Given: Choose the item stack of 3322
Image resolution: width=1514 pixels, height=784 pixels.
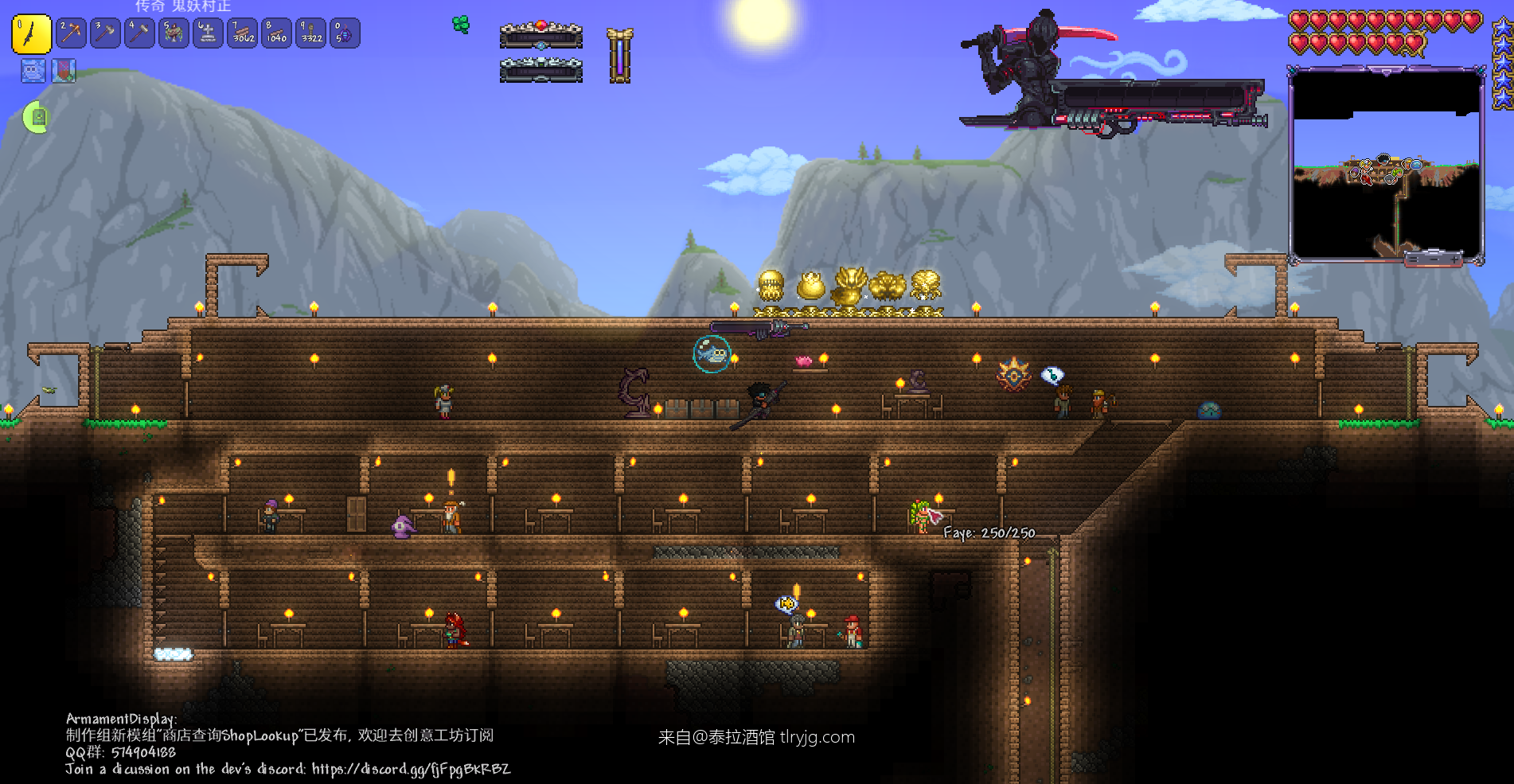Looking at the screenshot, I should pos(311,33).
